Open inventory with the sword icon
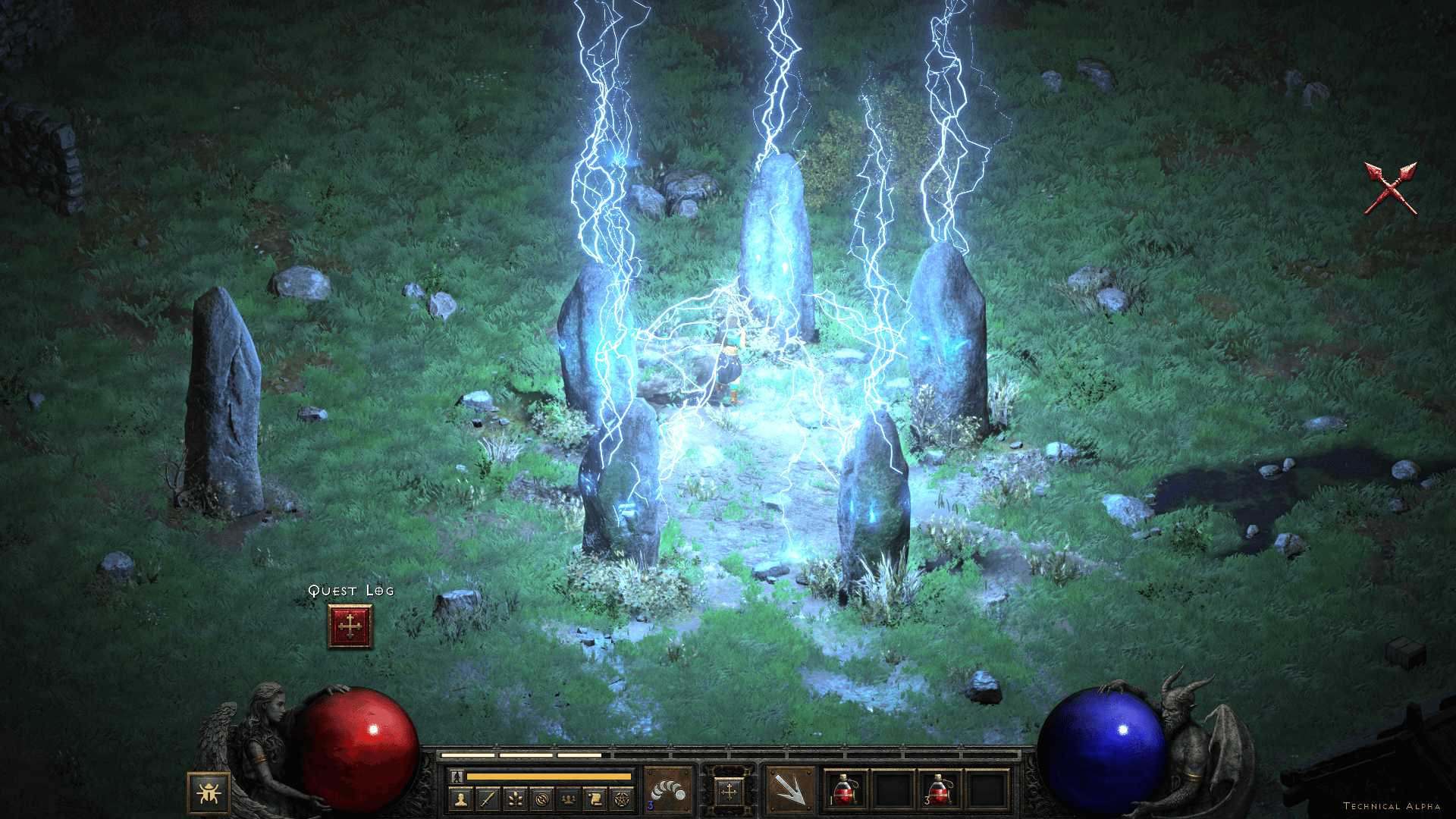The height and width of the screenshot is (819, 1456). pyautogui.click(x=488, y=799)
